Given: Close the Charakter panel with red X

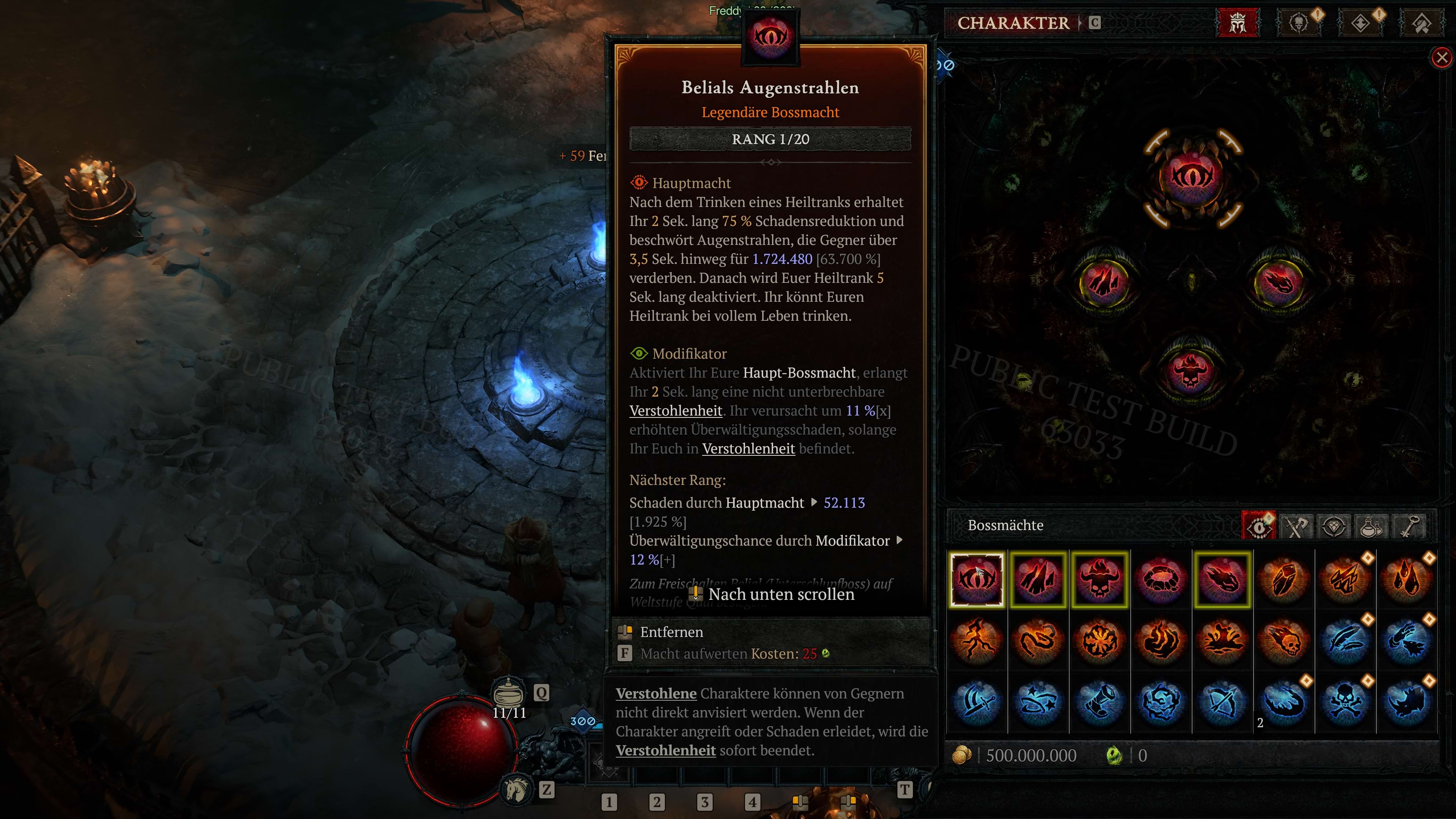Looking at the screenshot, I should tap(1441, 57).
